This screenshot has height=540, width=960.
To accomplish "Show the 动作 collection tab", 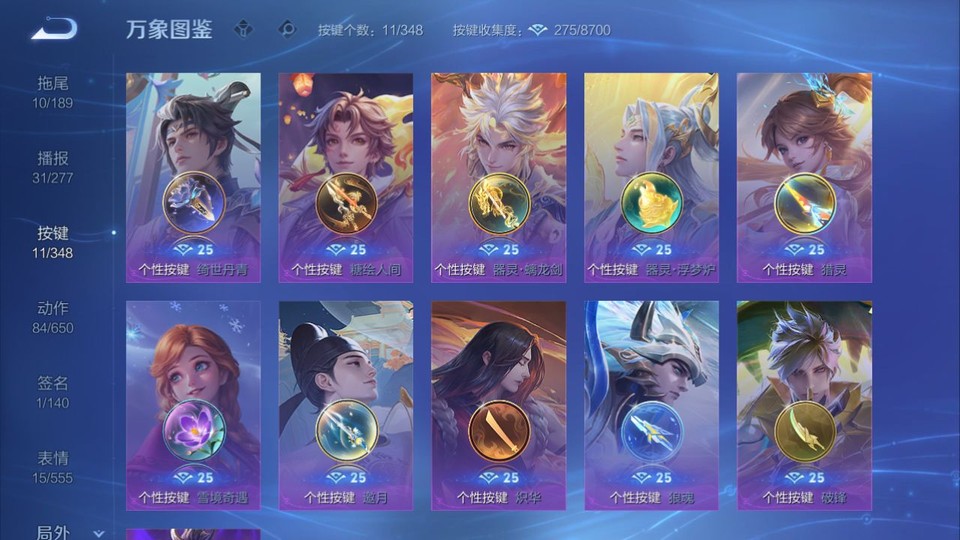I will click(53, 317).
